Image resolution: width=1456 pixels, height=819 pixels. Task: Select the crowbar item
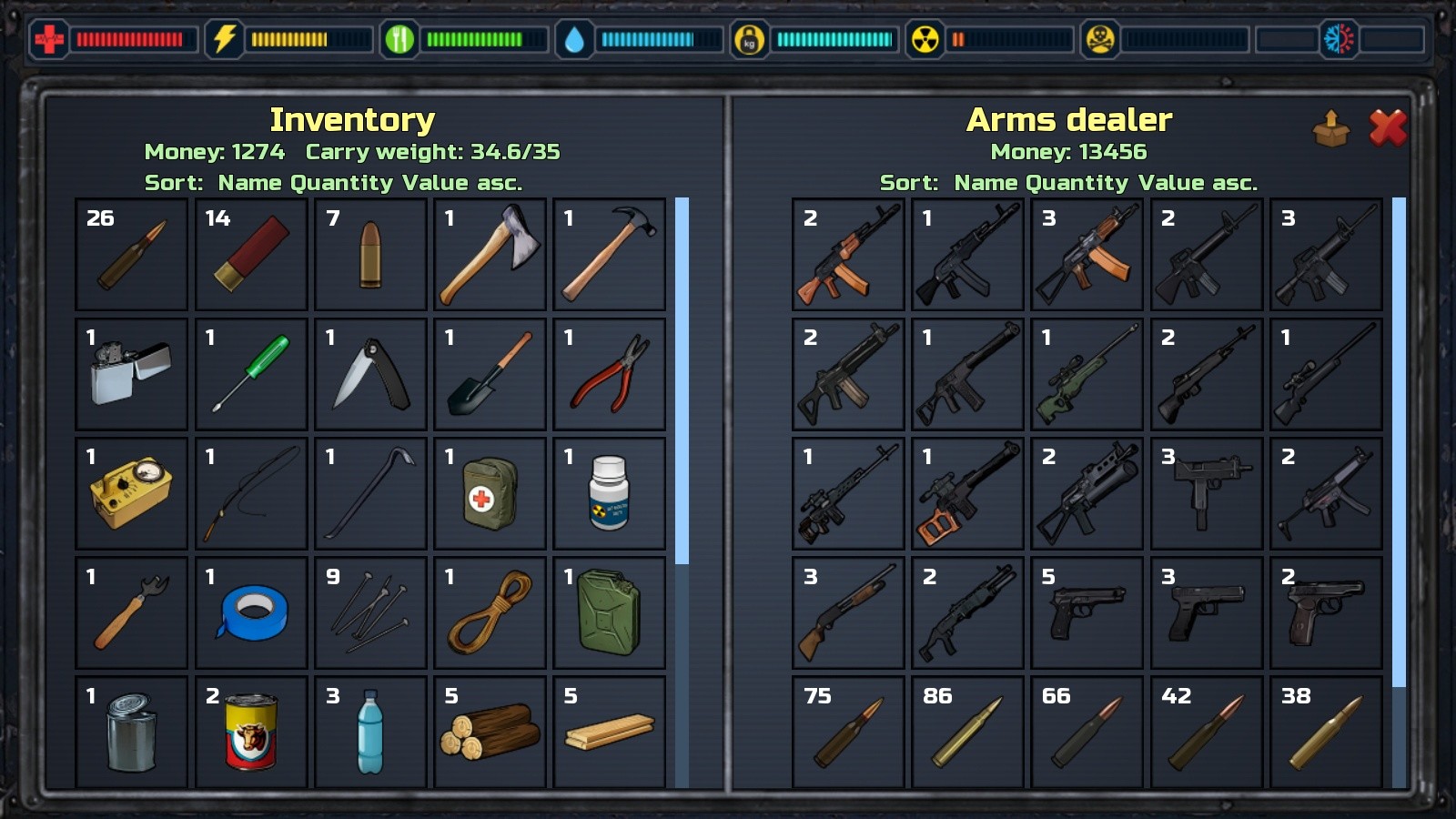[x=369, y=492]
